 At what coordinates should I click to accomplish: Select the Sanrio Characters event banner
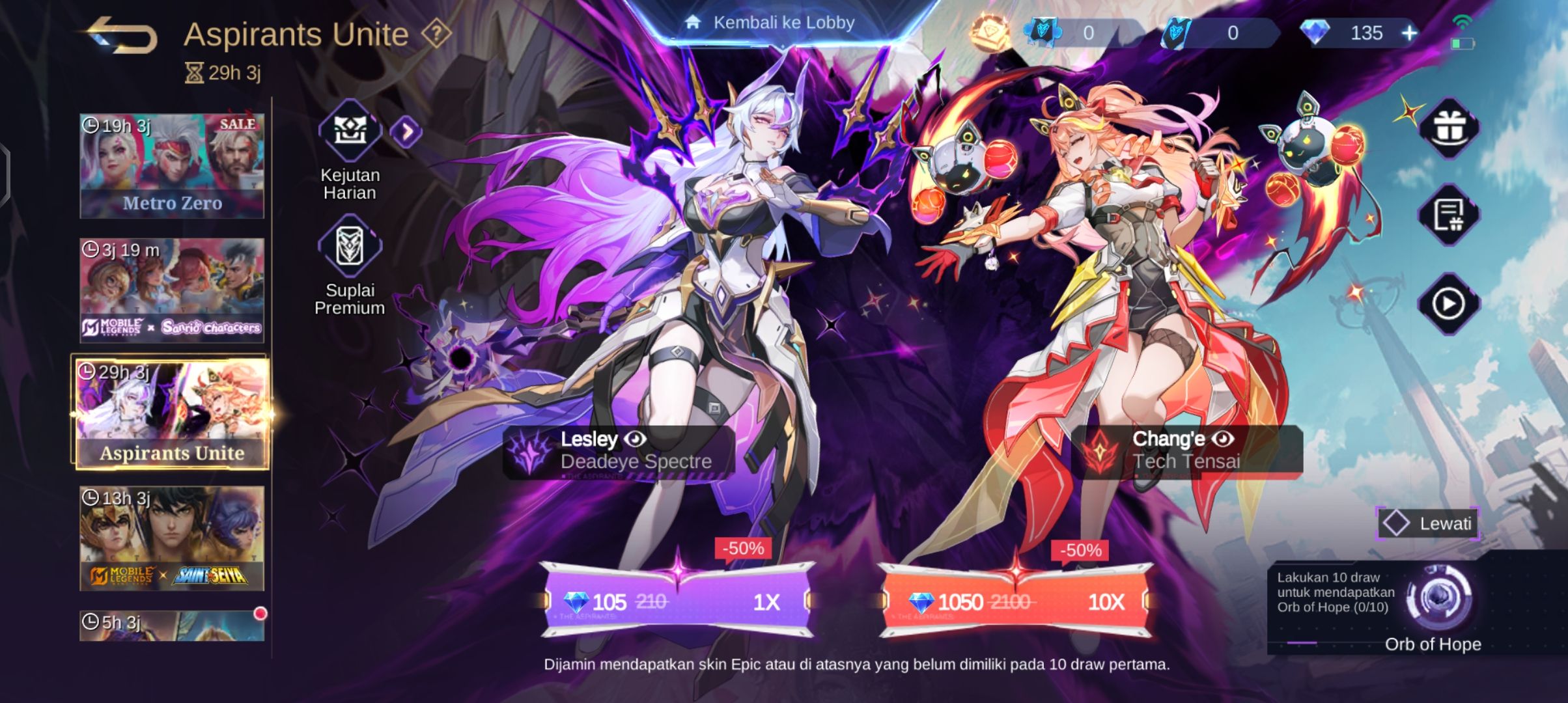tap(172, 290)
